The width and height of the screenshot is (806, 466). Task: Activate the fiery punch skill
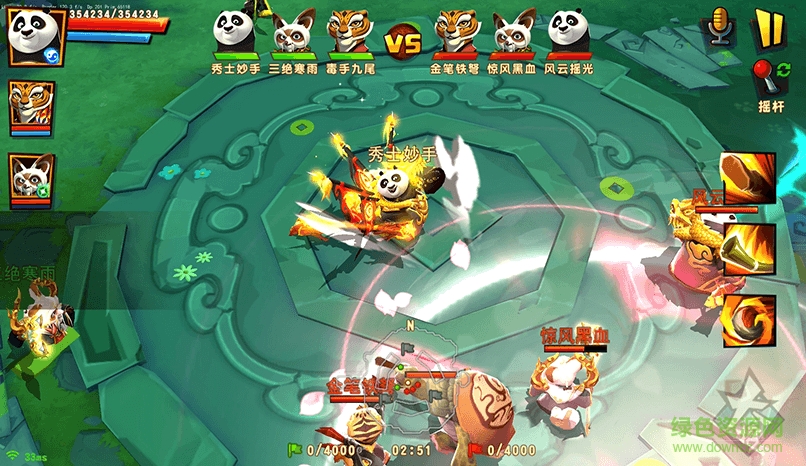pos(748,178)
